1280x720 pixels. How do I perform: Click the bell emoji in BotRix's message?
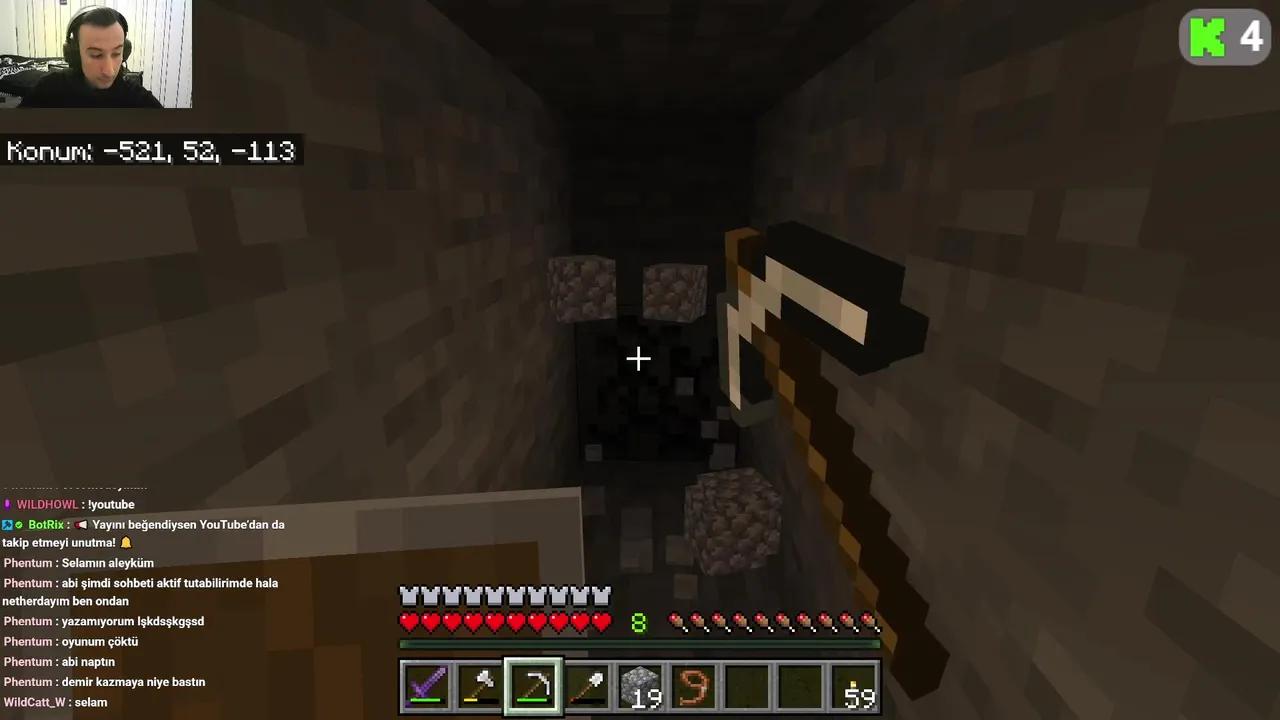point(126,542)
